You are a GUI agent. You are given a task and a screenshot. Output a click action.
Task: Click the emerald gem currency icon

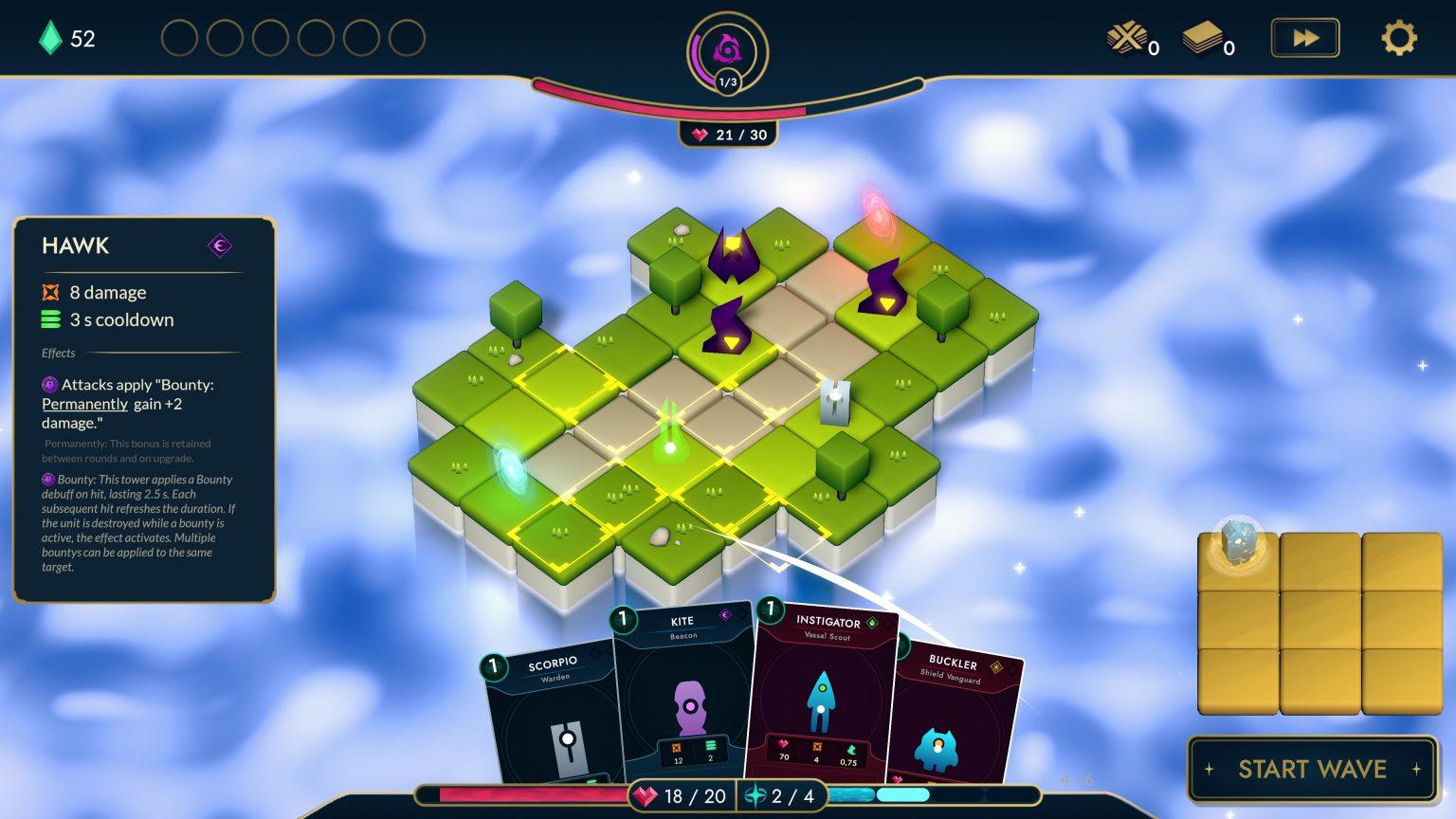pos(48,38)
